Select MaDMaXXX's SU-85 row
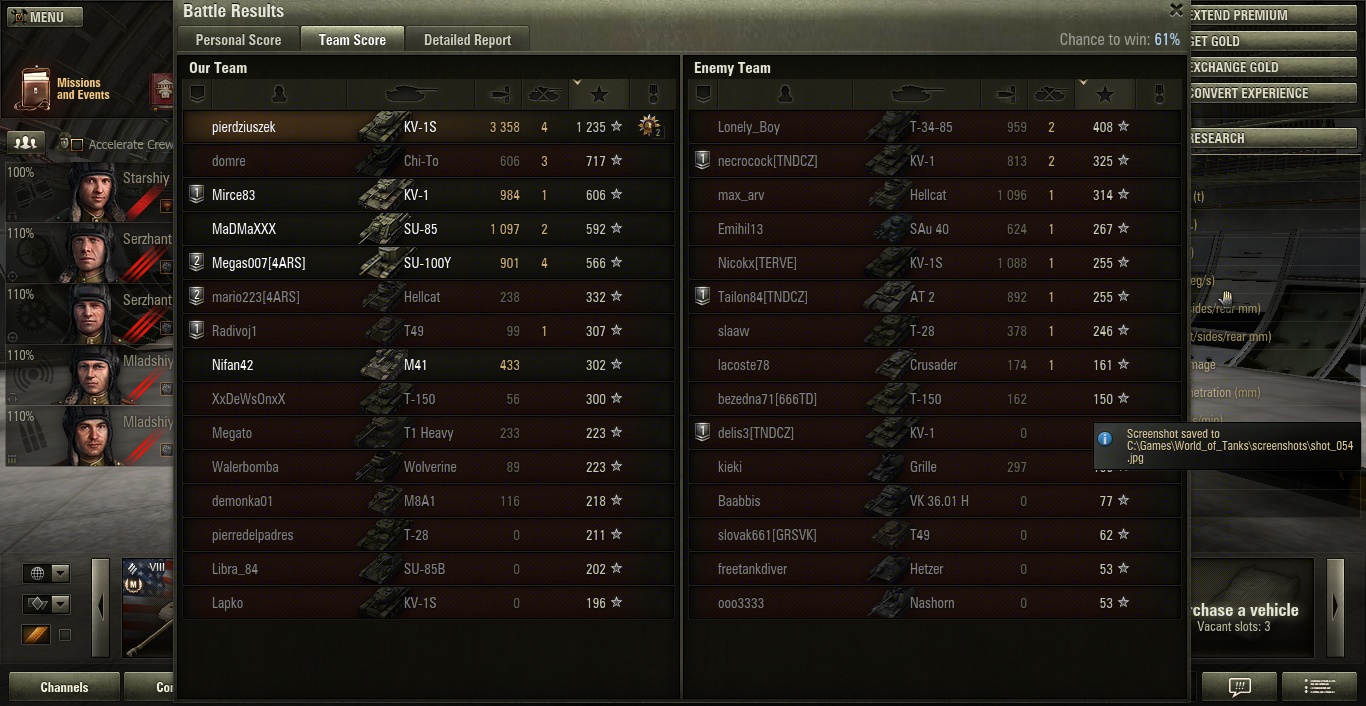 pyautogui.click(x=428, y=229)
